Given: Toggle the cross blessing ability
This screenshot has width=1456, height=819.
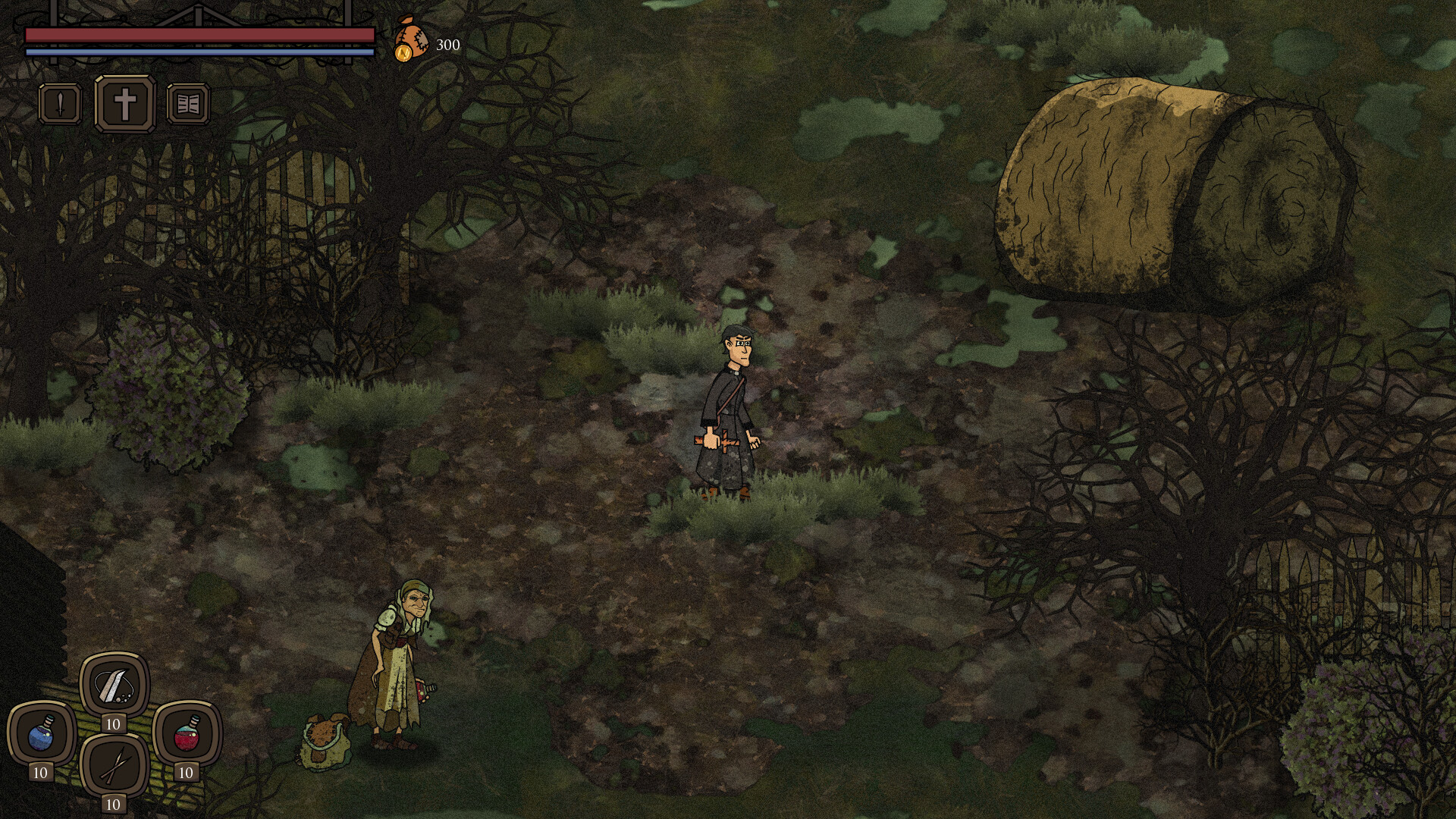Looking at the screenshot, I should click(x=127, y=104).
